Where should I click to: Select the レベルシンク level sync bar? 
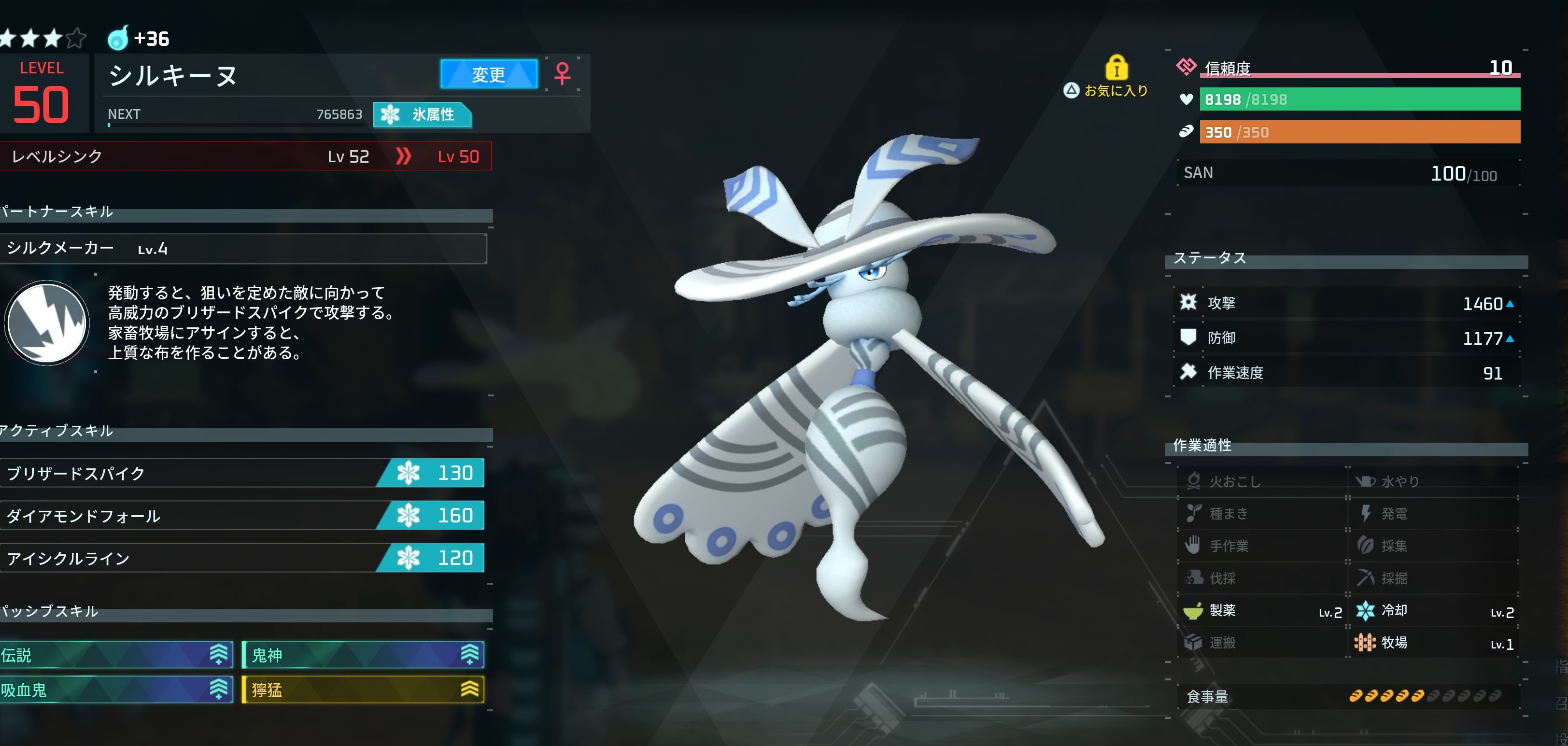(245, 156)
